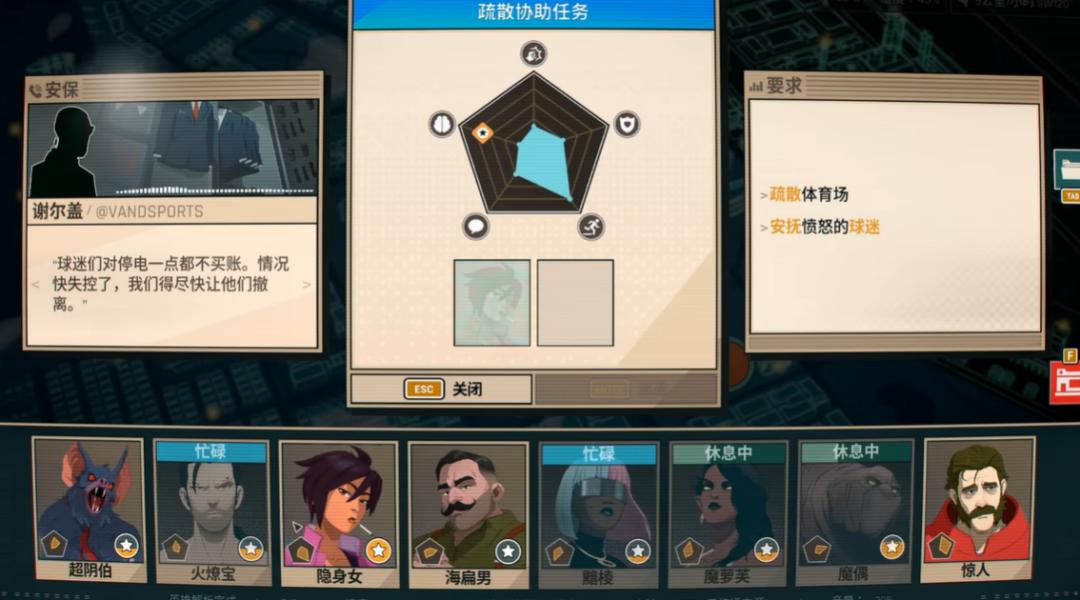Viewport: 1080px width, 600px height.
Task: Select the busy hero 黯棱
Action: click(x=598, y=512)
